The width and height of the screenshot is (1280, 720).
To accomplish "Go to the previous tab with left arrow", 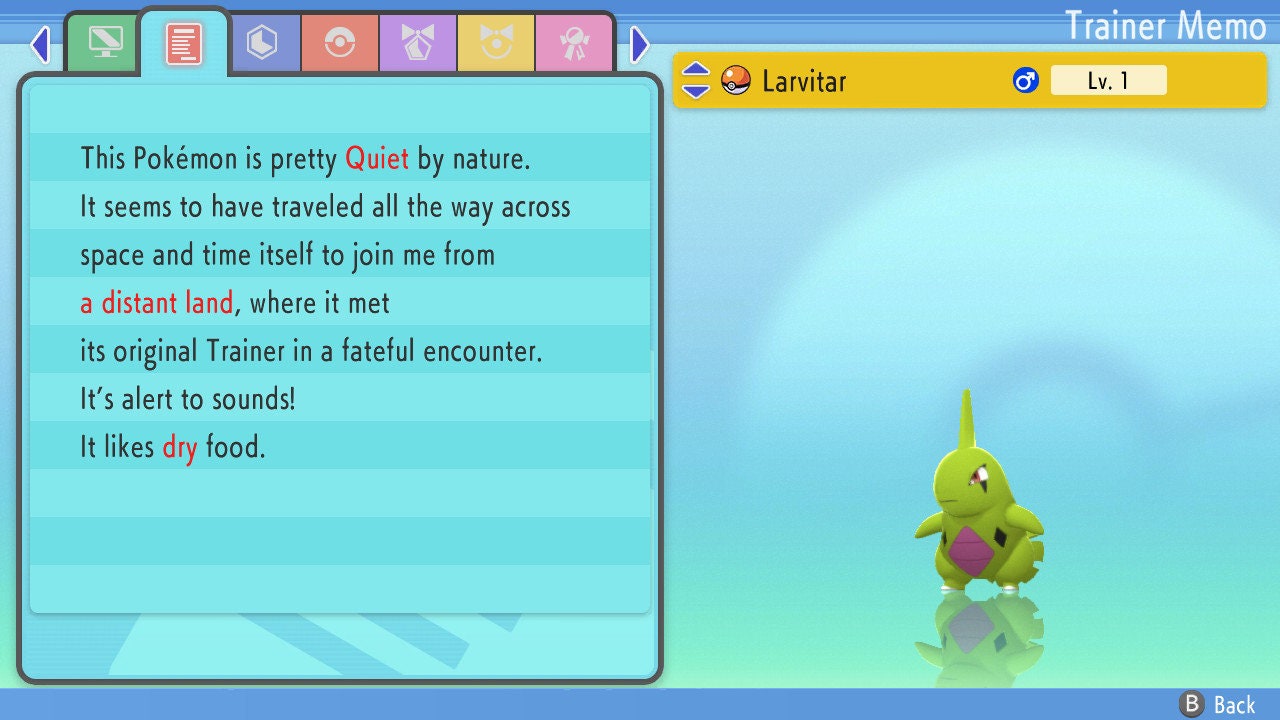I will click(x=40, y=44).
